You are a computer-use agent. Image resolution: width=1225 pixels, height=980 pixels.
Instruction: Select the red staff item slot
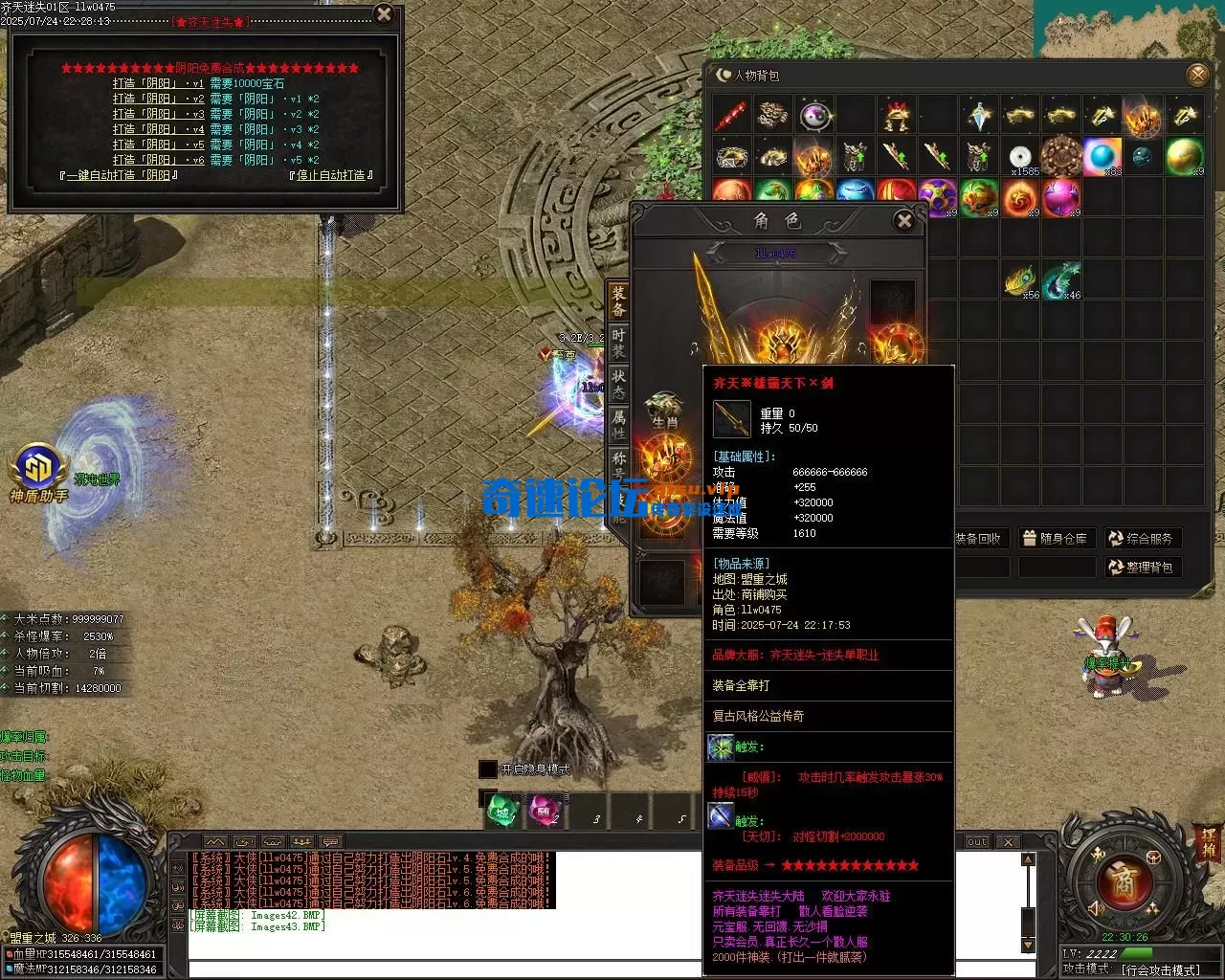click(x=732, y=116)
